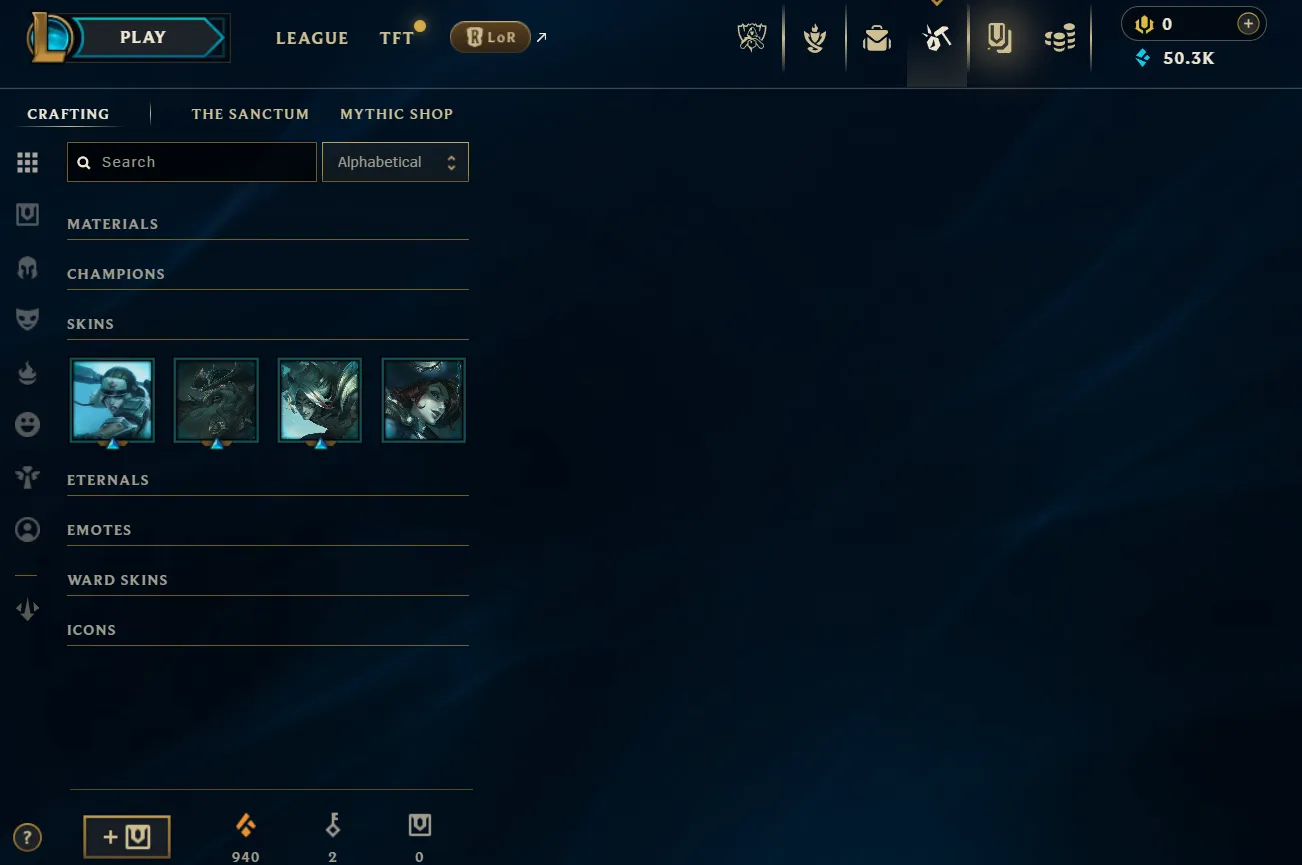Collapse the SKINS section
This screenshot has height=865, width=1302.
(x=90, y=323)
